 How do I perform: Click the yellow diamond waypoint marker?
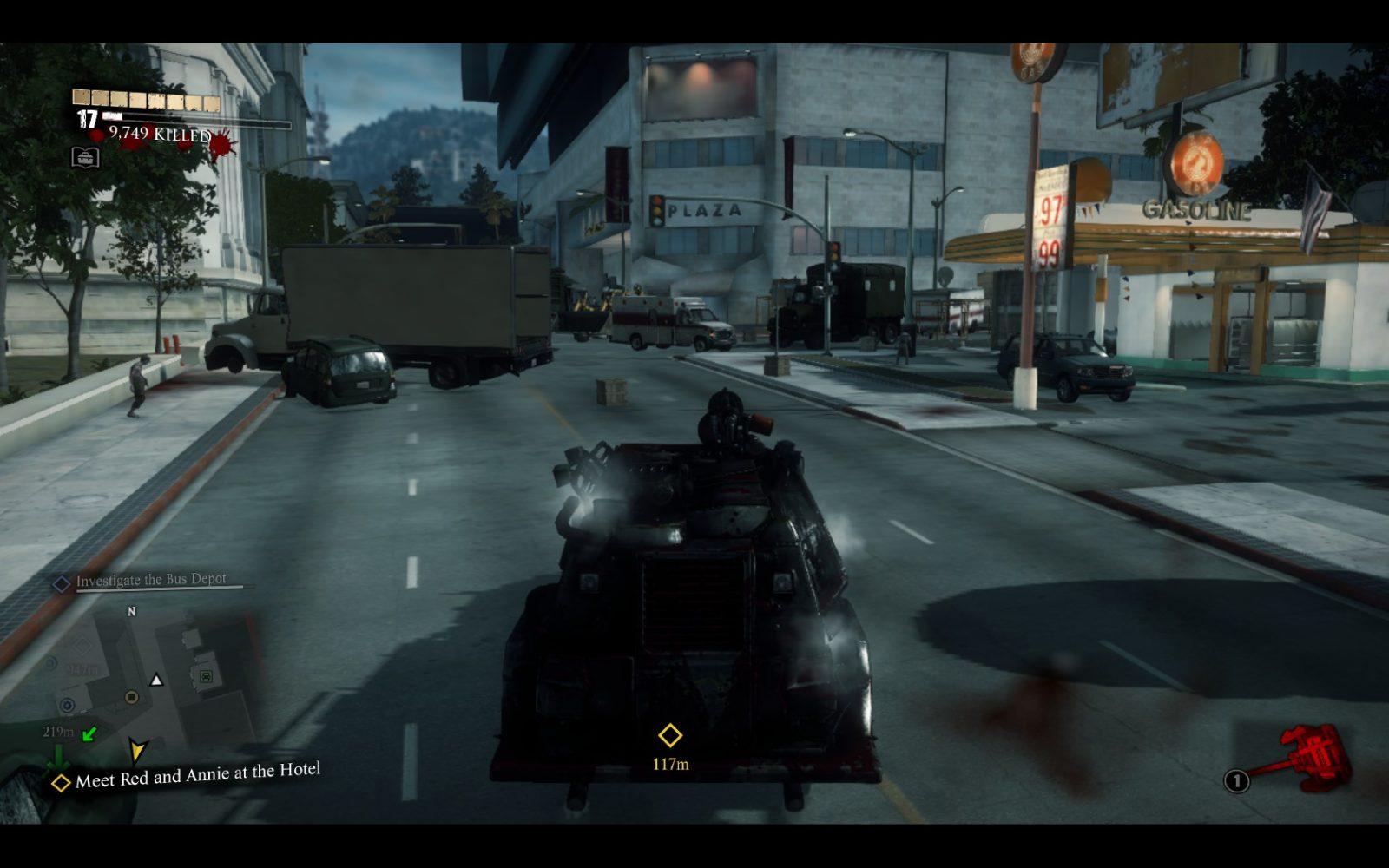[x=669, y=735]
